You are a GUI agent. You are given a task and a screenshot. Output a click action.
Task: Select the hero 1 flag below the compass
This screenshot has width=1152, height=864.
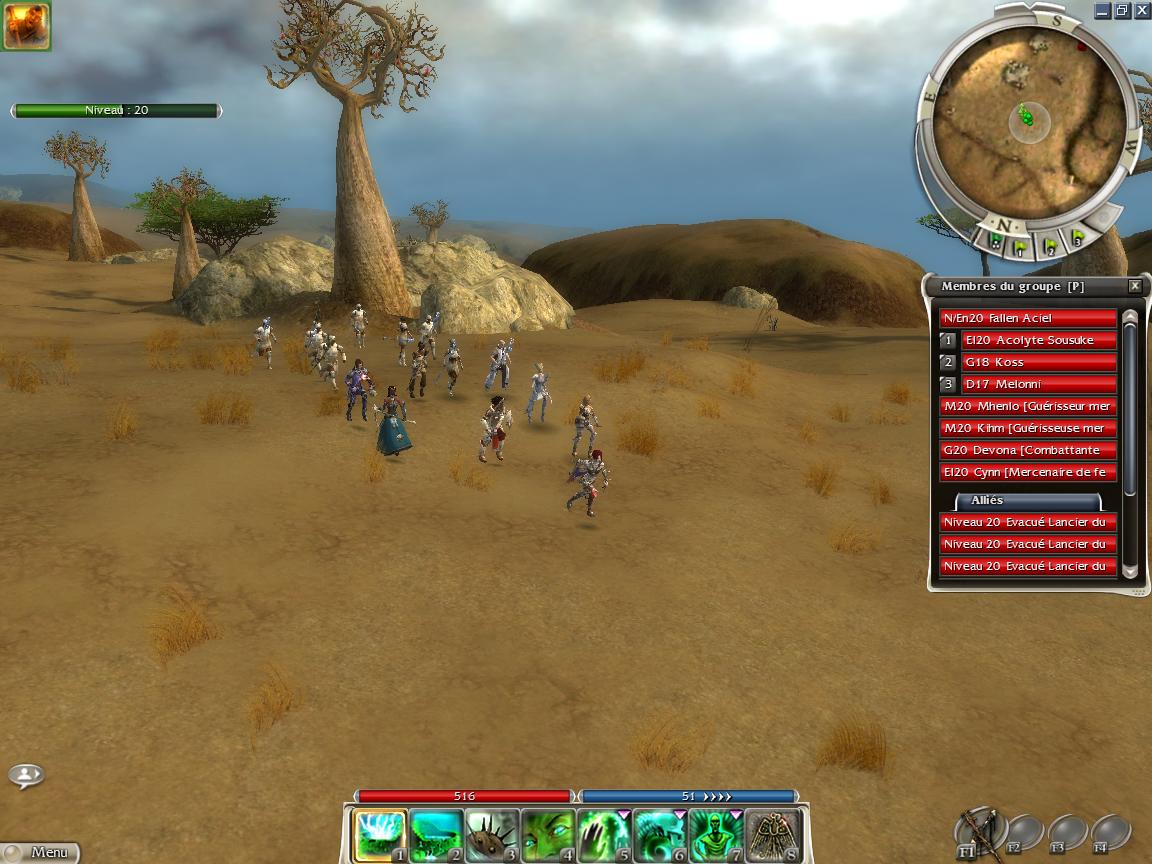[1022, 243]
